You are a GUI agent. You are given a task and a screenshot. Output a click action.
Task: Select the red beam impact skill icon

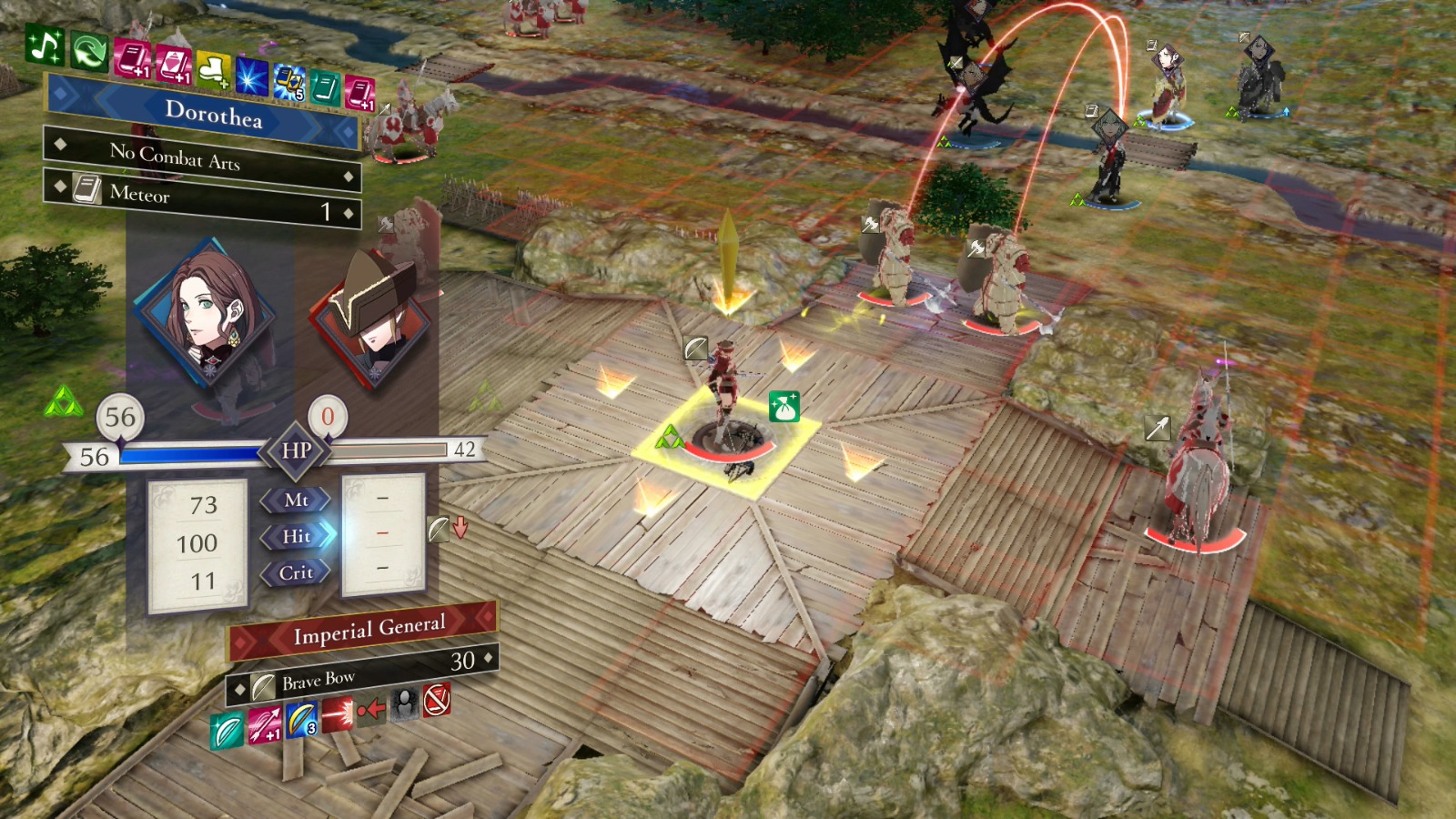point(337,714)
